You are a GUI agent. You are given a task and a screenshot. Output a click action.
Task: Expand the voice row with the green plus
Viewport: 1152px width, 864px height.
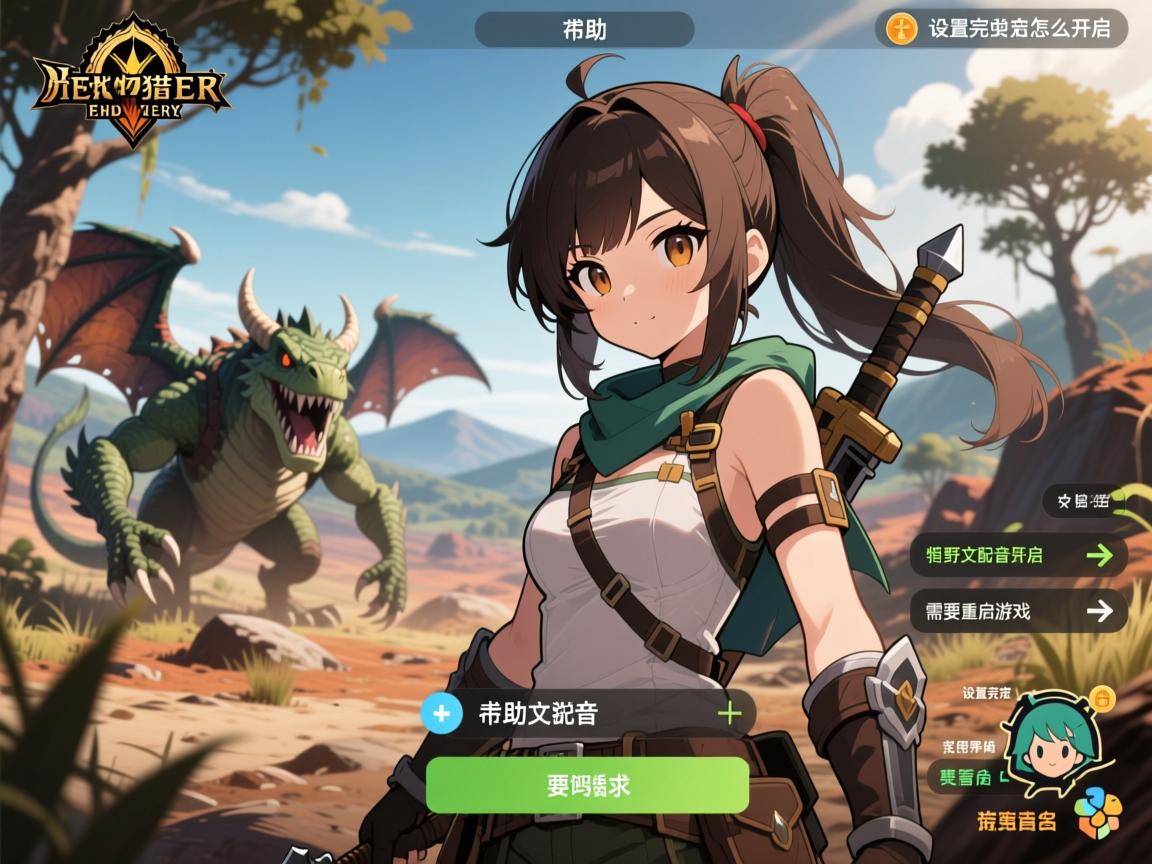[730, 713]
